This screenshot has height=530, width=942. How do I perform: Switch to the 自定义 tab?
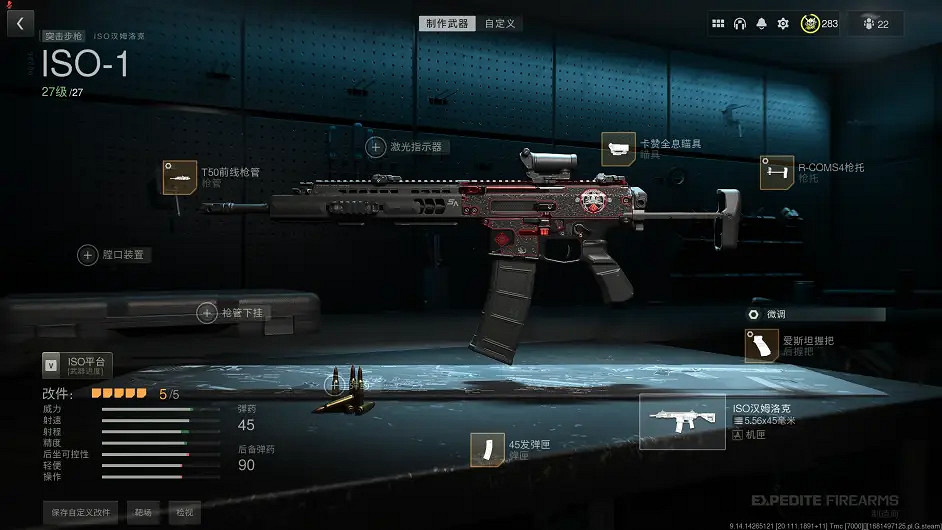coord(500,23)
